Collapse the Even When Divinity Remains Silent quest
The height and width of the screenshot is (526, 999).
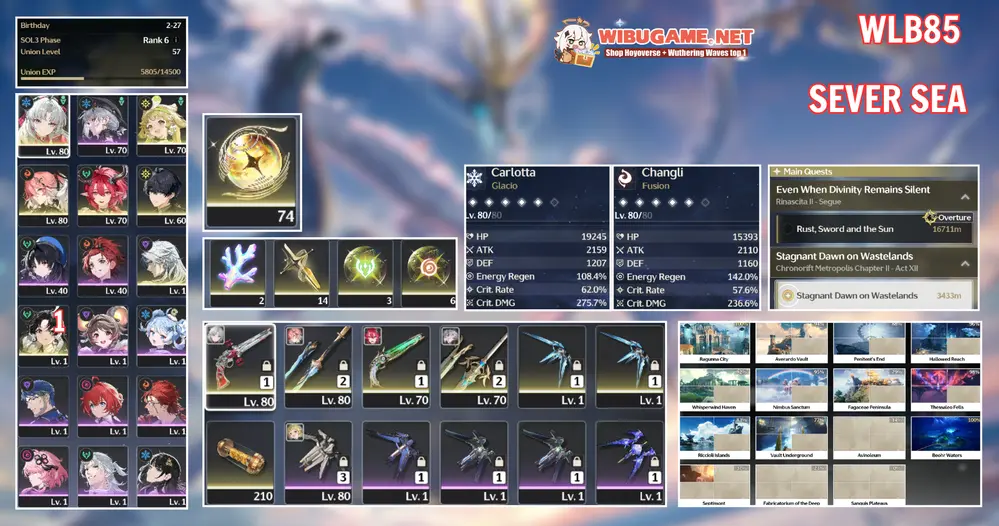[964, 197]
